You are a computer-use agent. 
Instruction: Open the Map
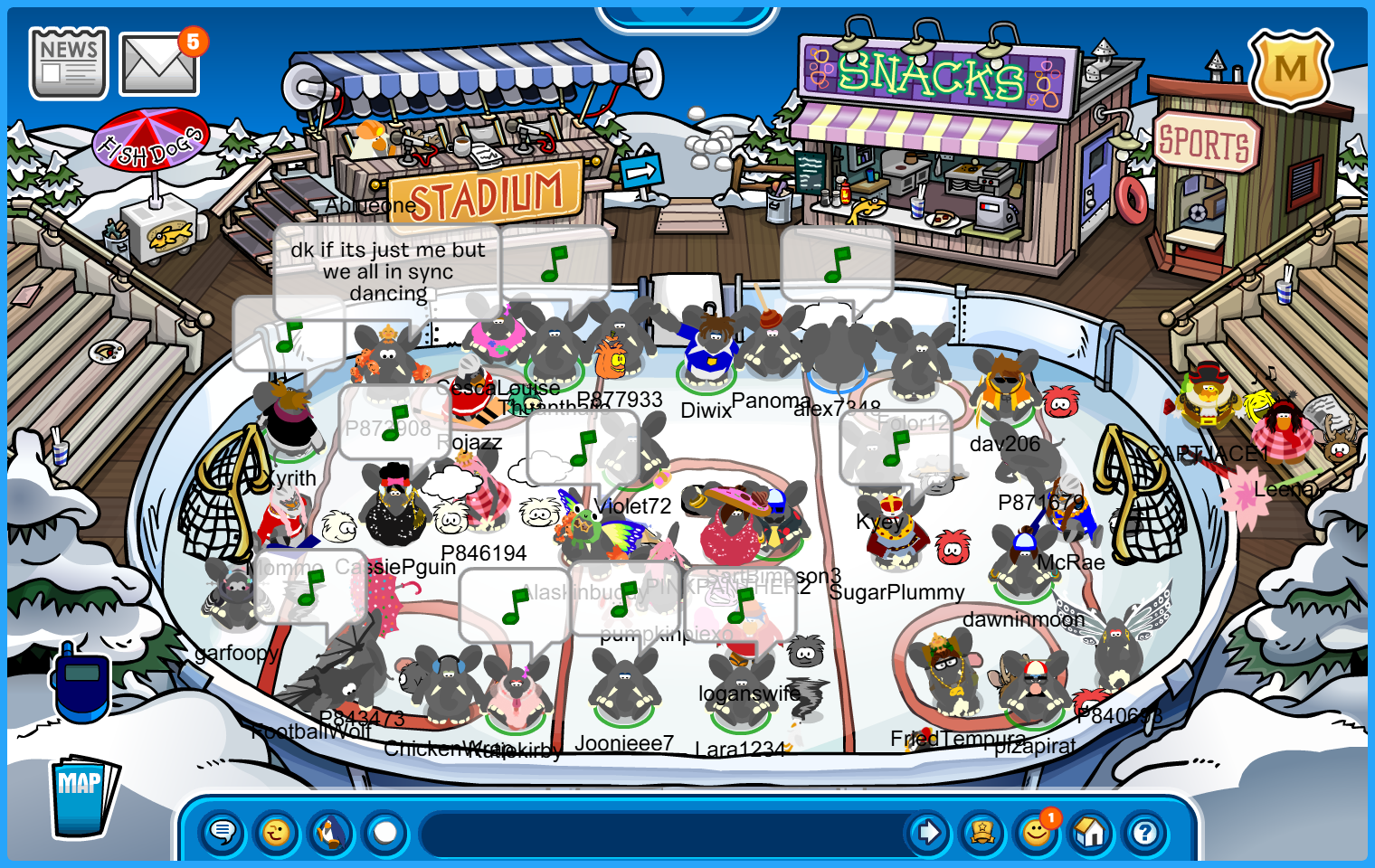click(83, 797)
